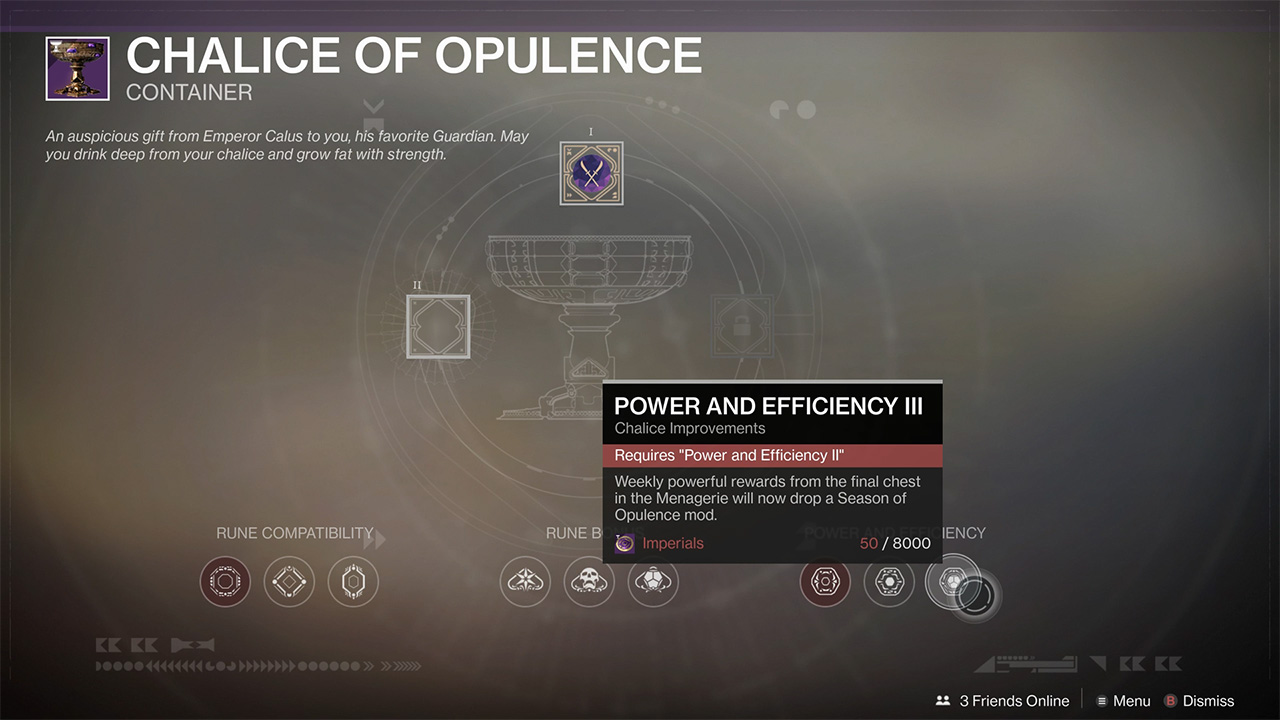1280x720 pixels.
Task: Select the third Rune Compatibility hexagon icon
Action: 353,581
